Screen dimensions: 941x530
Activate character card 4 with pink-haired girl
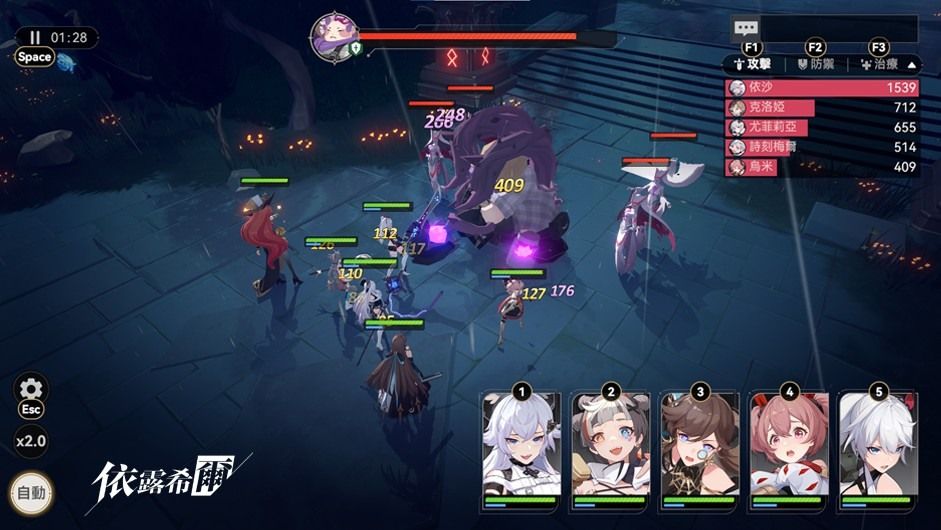(789, 446)
